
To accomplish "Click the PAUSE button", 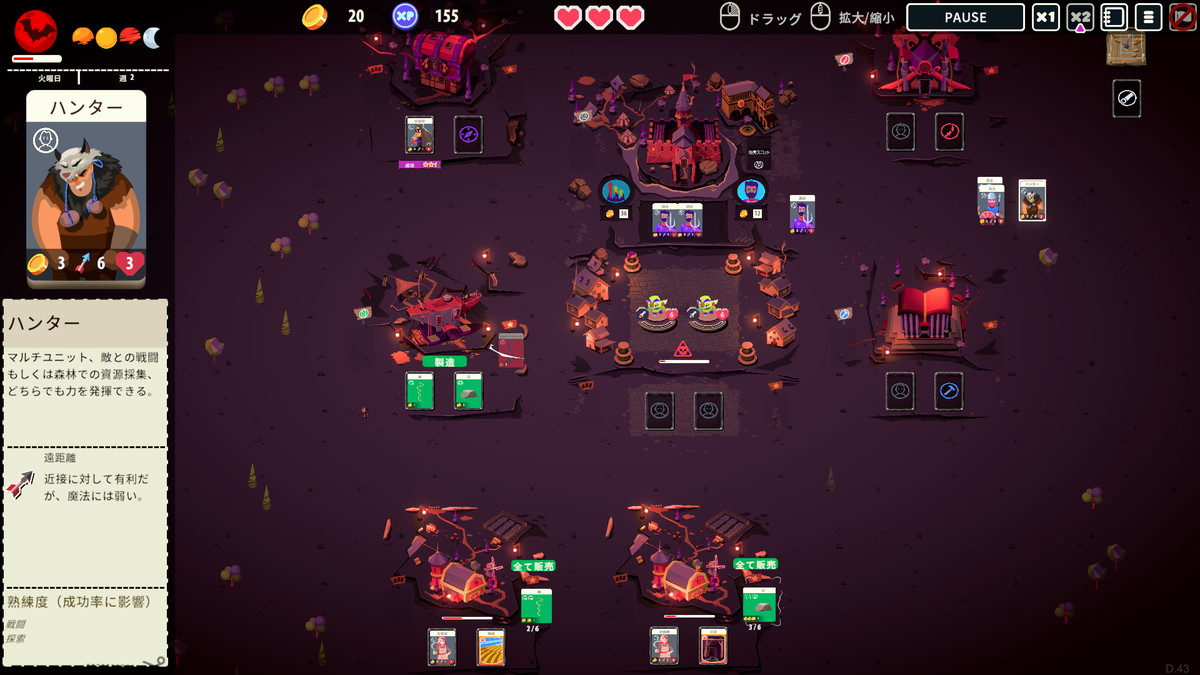I will pyautogui.click(x=965, y=17).
